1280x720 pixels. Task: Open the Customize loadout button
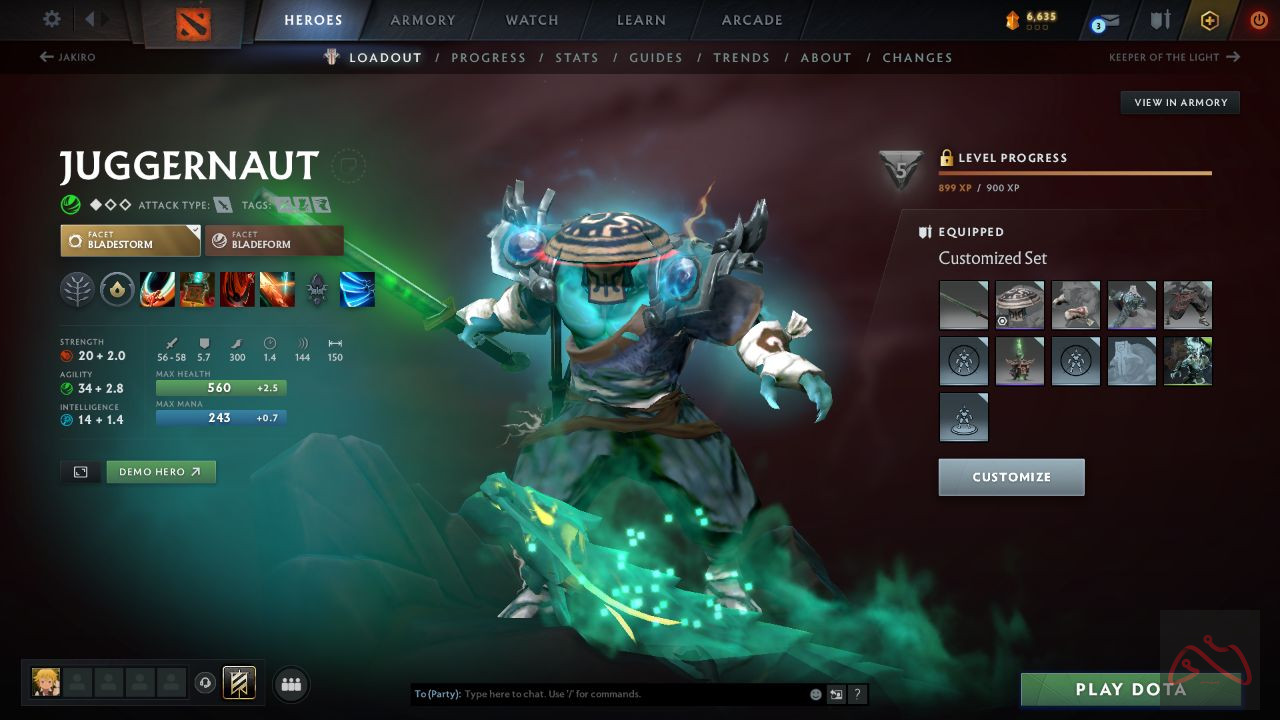point(1011,477)
